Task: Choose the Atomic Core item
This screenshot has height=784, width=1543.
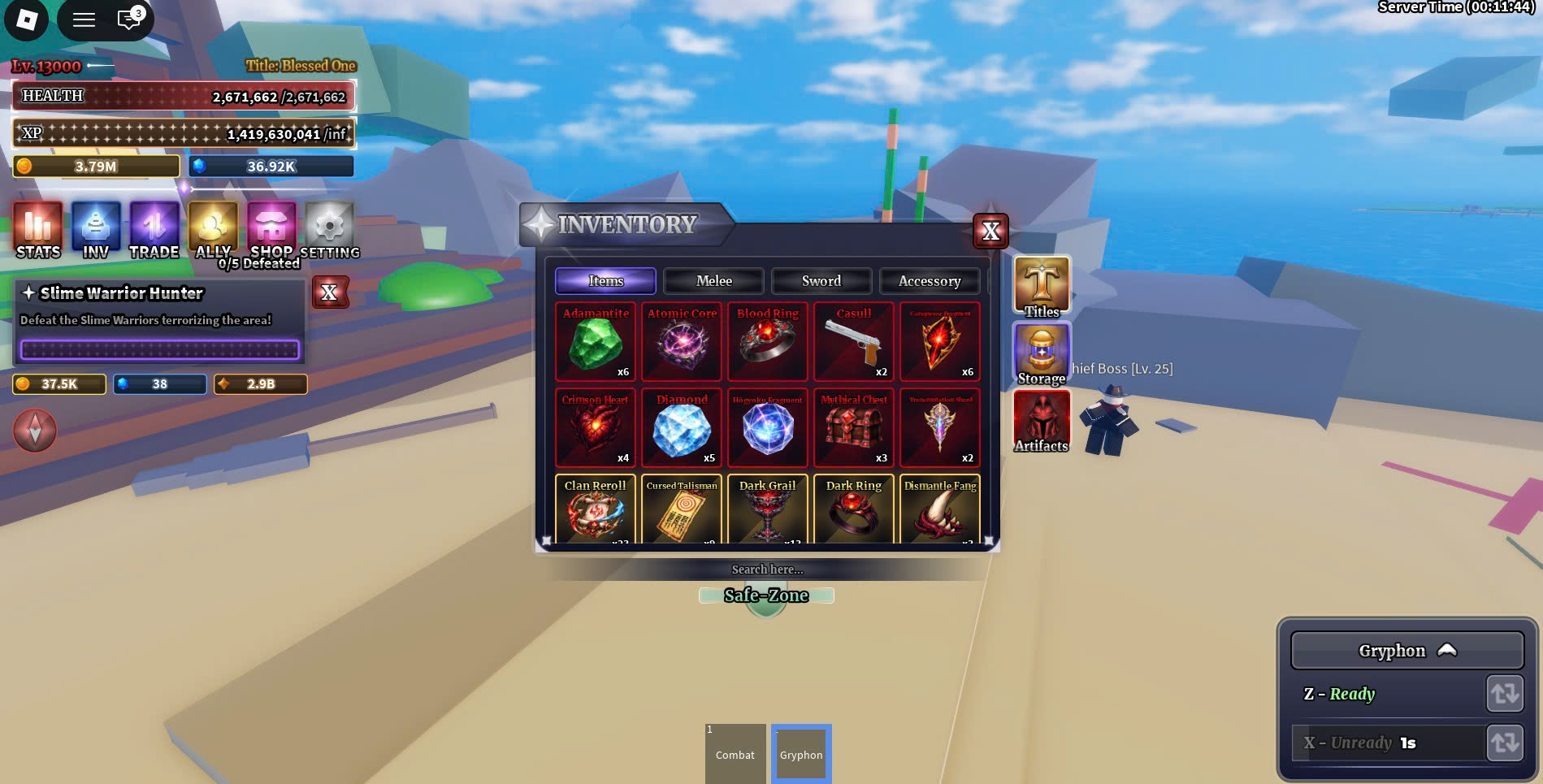Action: click(682, 342)
